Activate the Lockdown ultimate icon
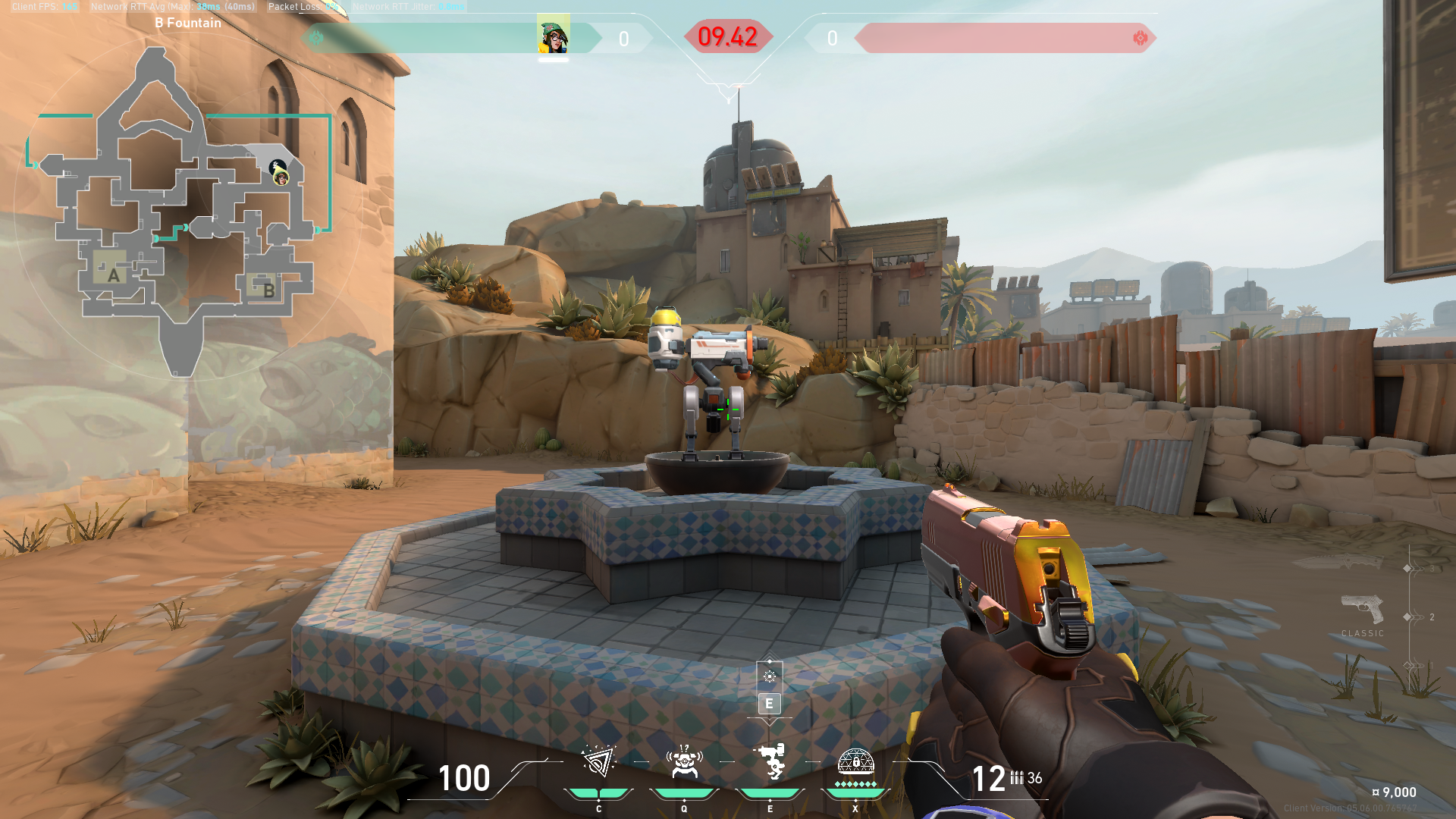 coord(855,761)
